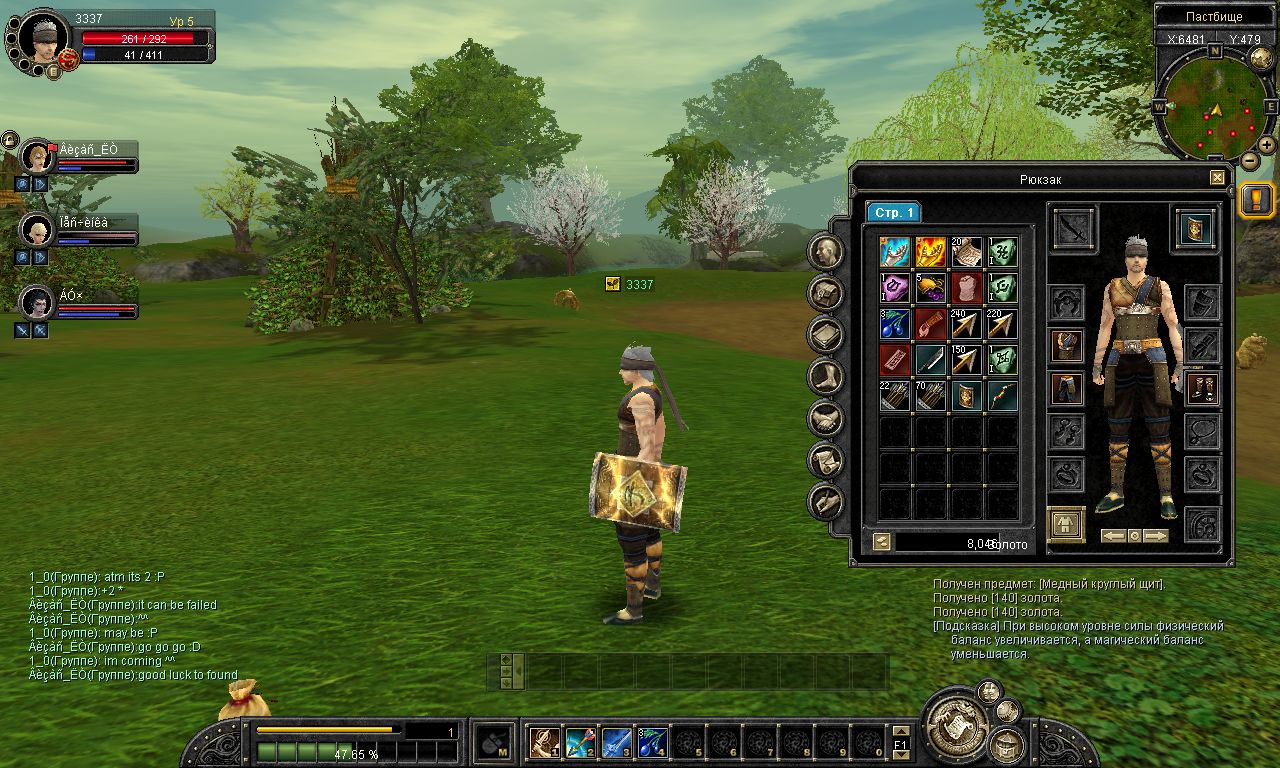Use the blue berries in hotbar slot 4

653,742
